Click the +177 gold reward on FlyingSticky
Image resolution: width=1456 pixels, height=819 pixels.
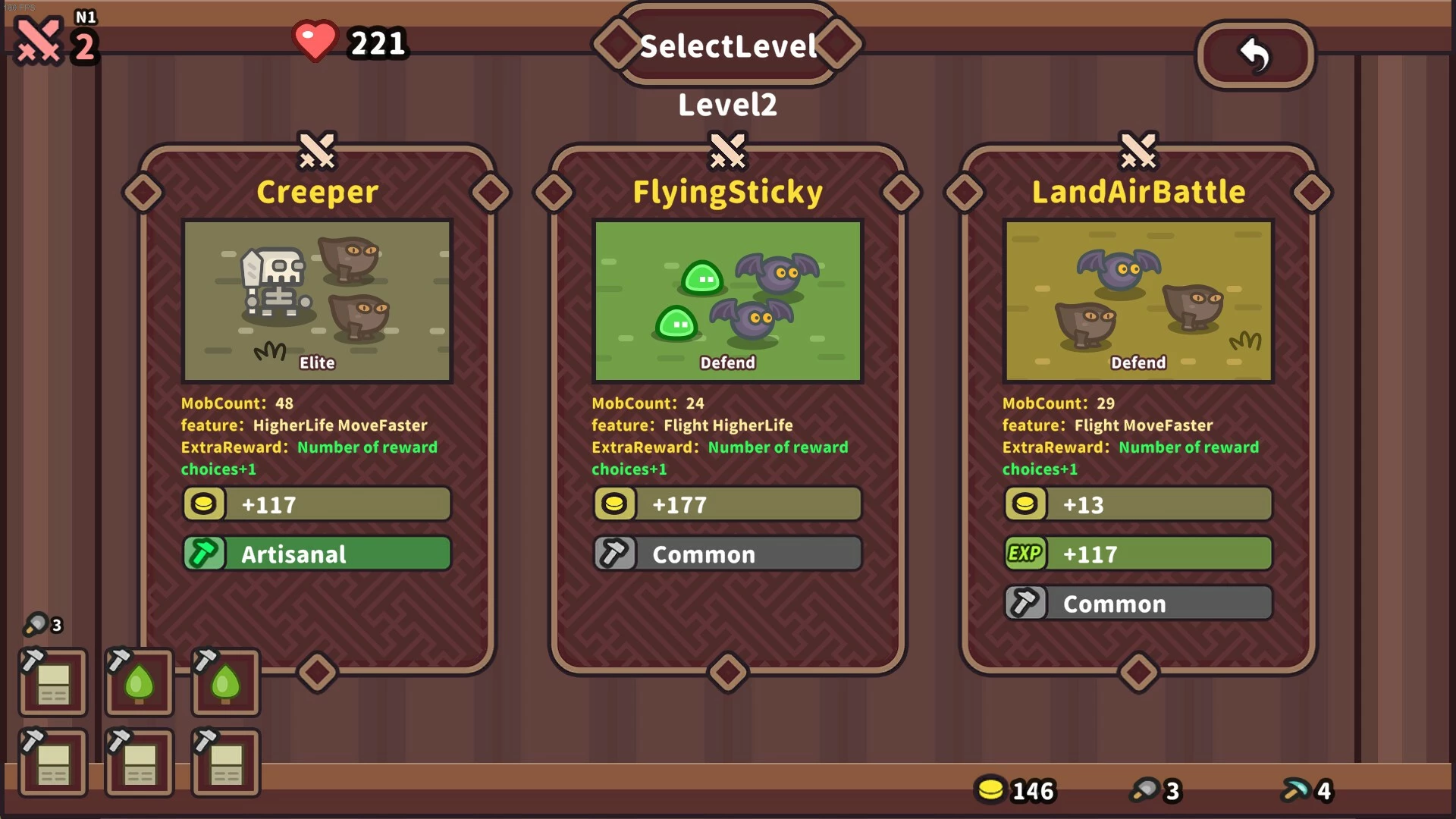(x=727, y=504)
